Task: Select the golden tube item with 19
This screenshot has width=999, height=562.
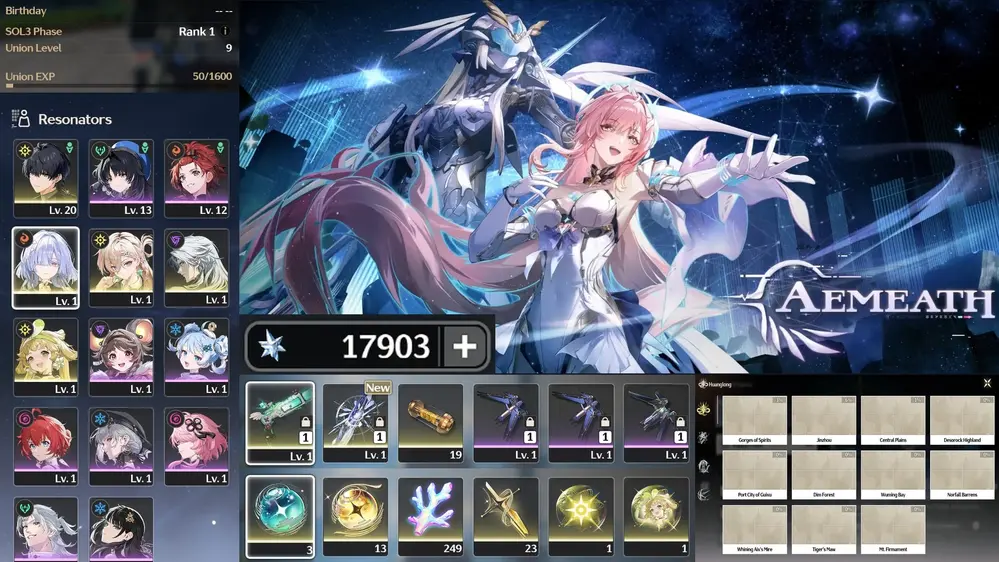Action: (430, 422)
